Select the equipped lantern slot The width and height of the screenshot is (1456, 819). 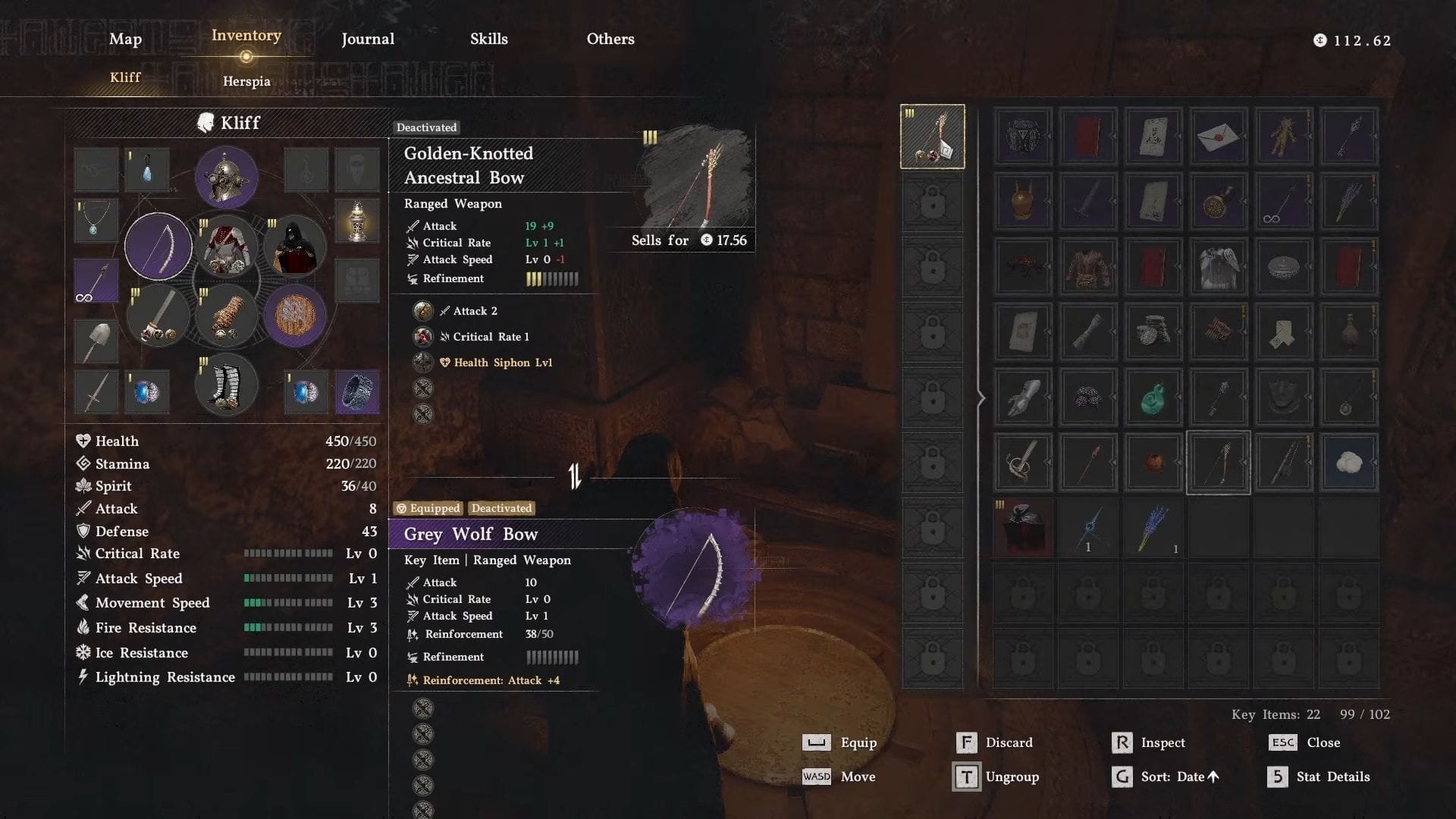356,221
